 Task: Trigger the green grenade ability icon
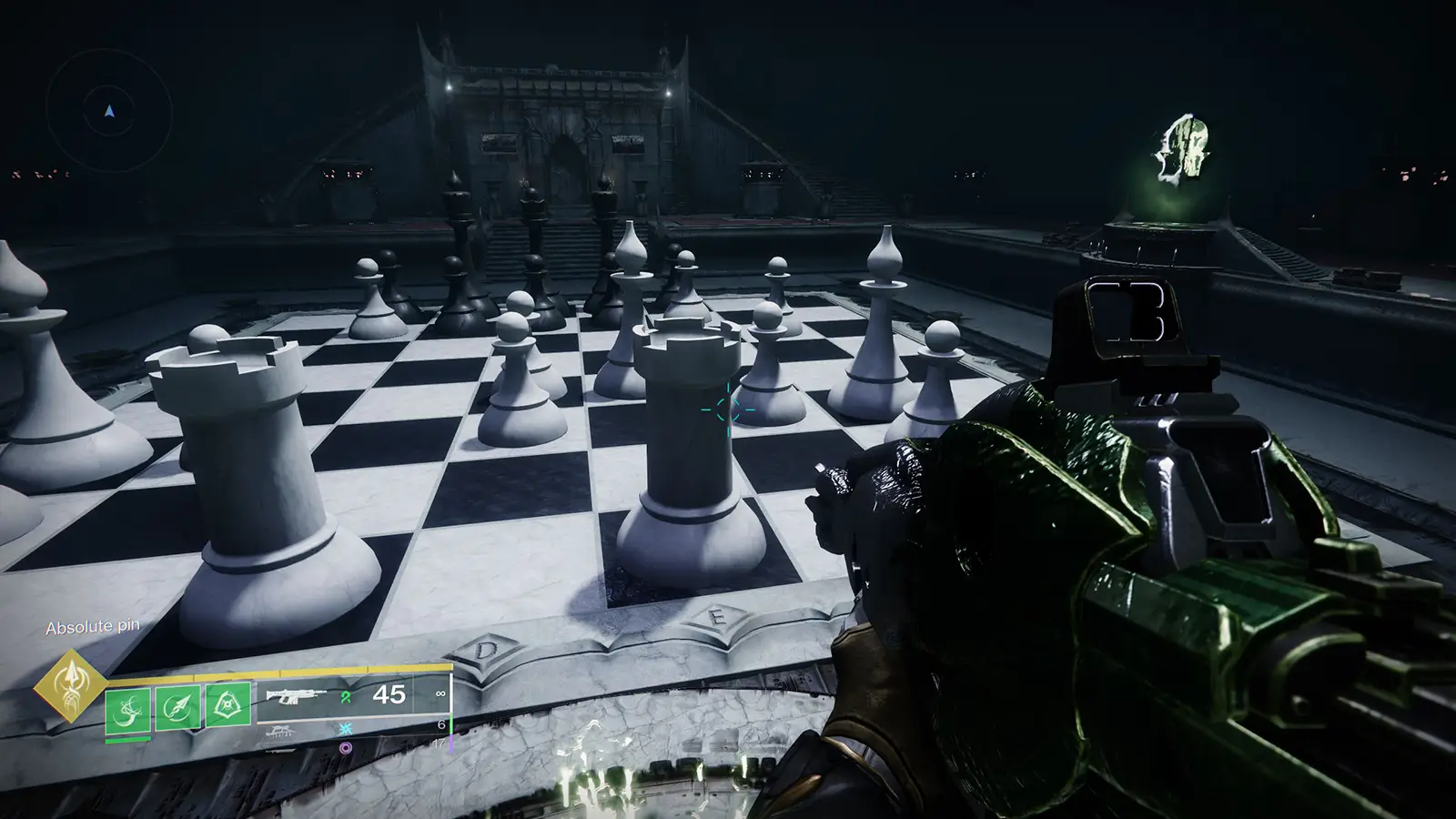tap(228, 706)
